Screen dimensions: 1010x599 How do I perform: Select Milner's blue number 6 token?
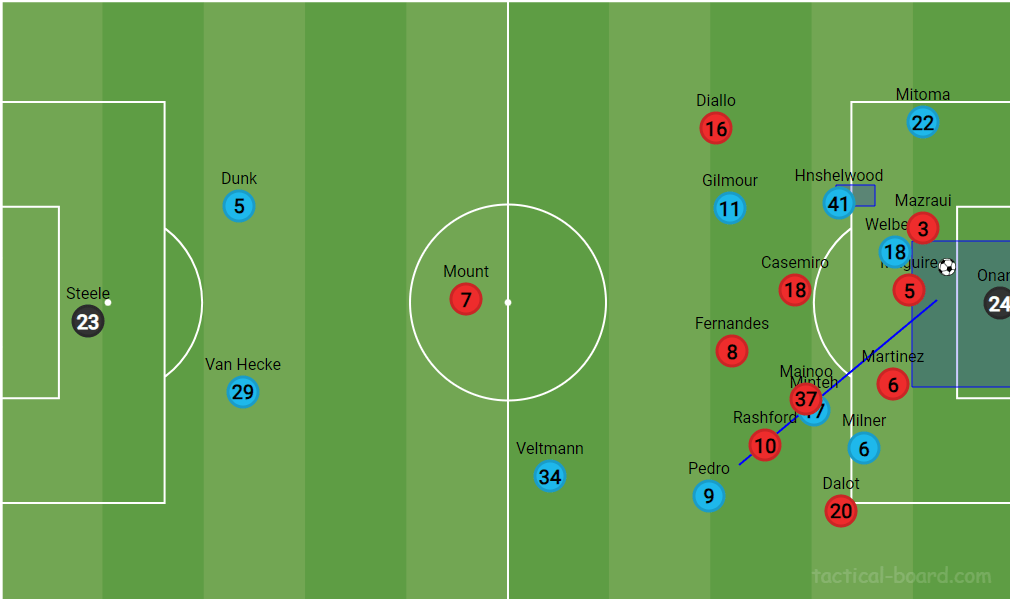(865, 449)
